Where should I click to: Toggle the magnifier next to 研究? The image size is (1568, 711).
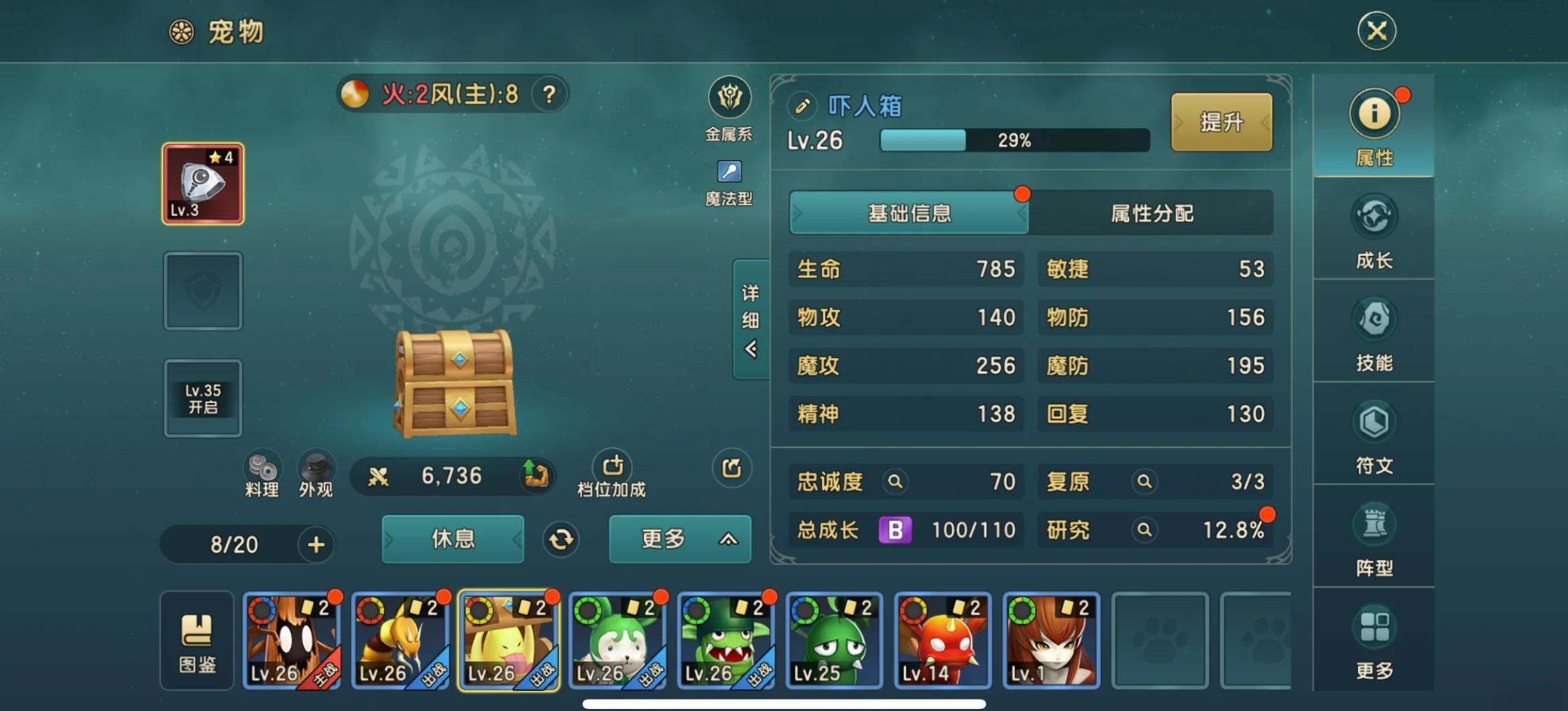[x=1144, y=530]
